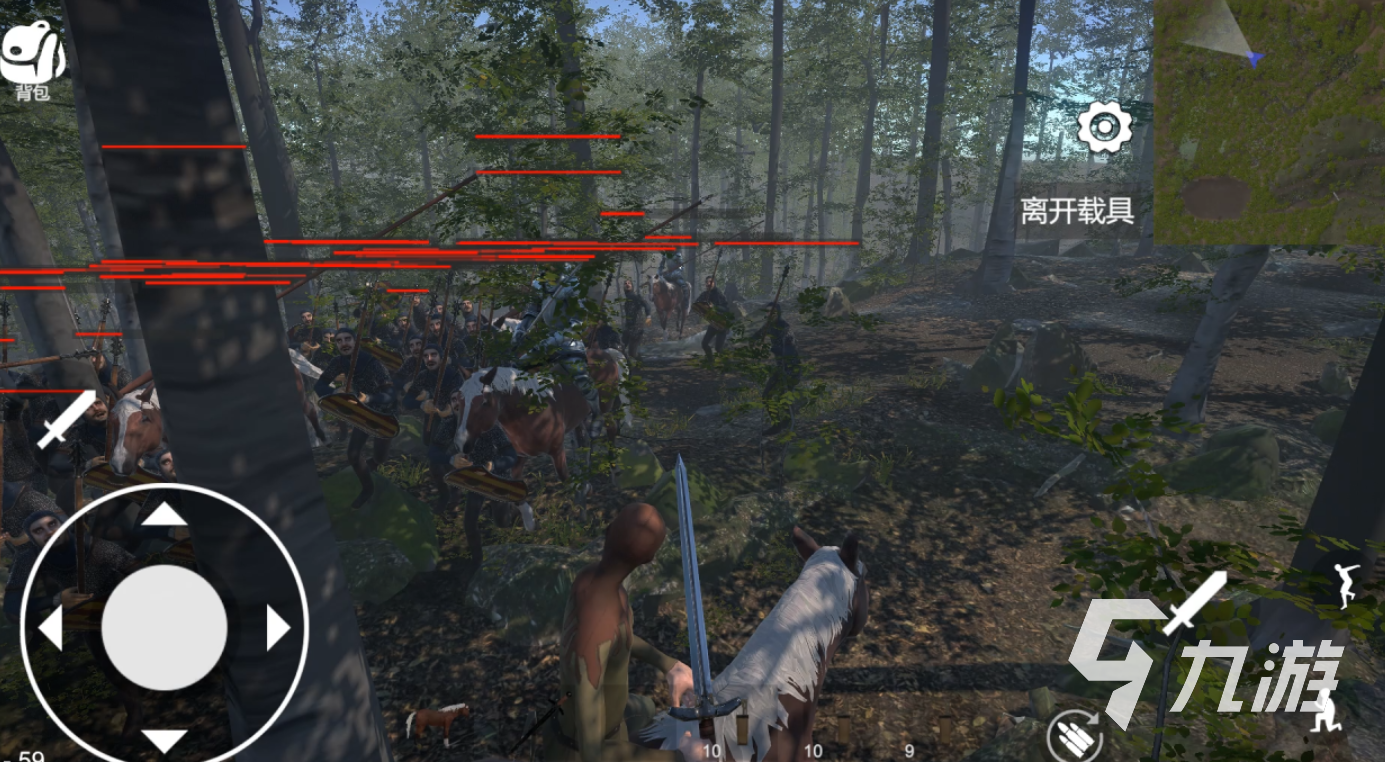The width and height of the screenshot is (1385, 762).
Task: Tap the joystick's up arrow
Action: pos(164,515)
